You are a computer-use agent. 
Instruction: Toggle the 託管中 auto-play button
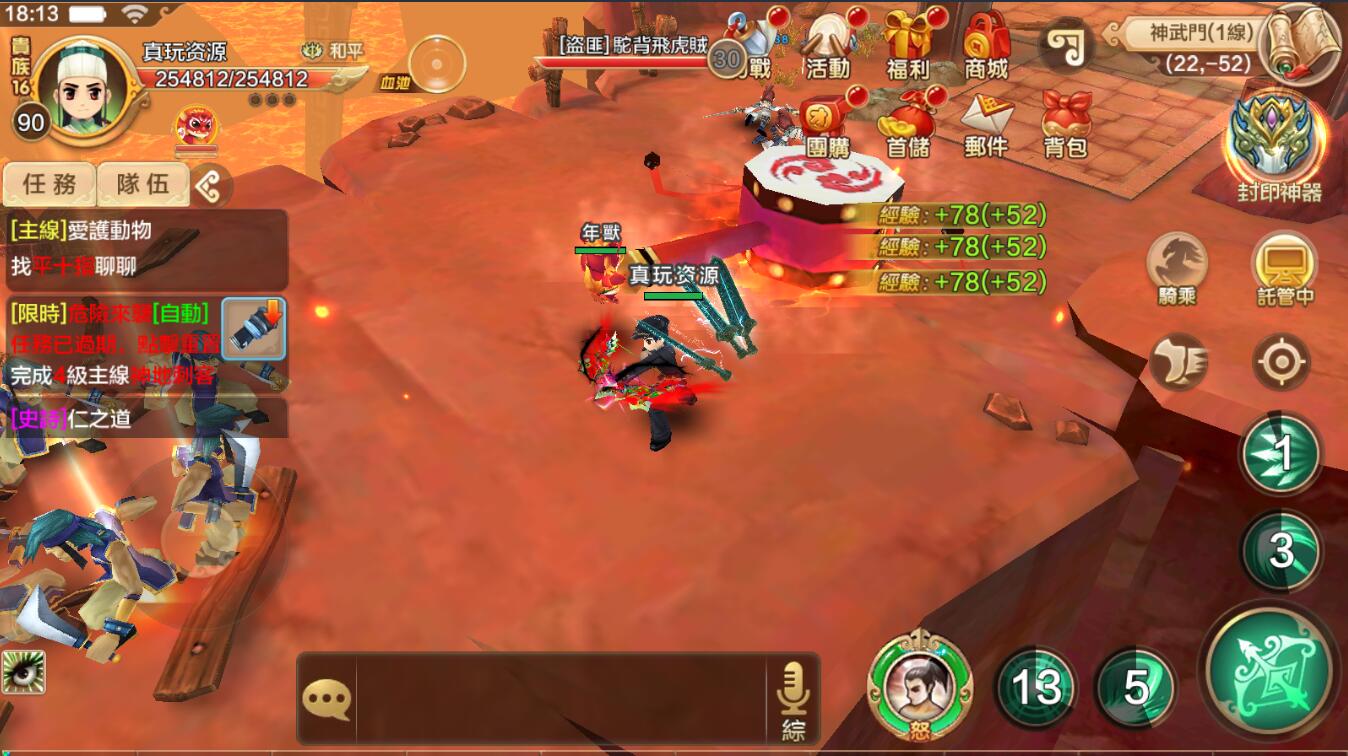click(x=1285, y=268)
